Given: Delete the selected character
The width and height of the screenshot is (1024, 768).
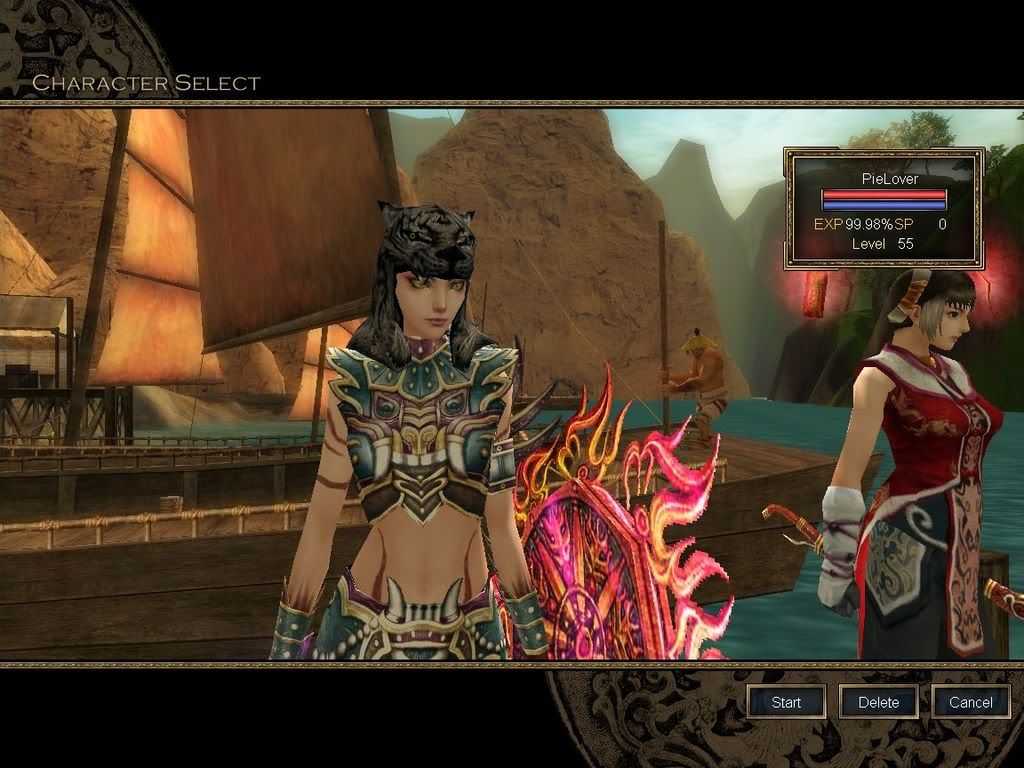Looking at the screenshot, I should coord(878,702).
